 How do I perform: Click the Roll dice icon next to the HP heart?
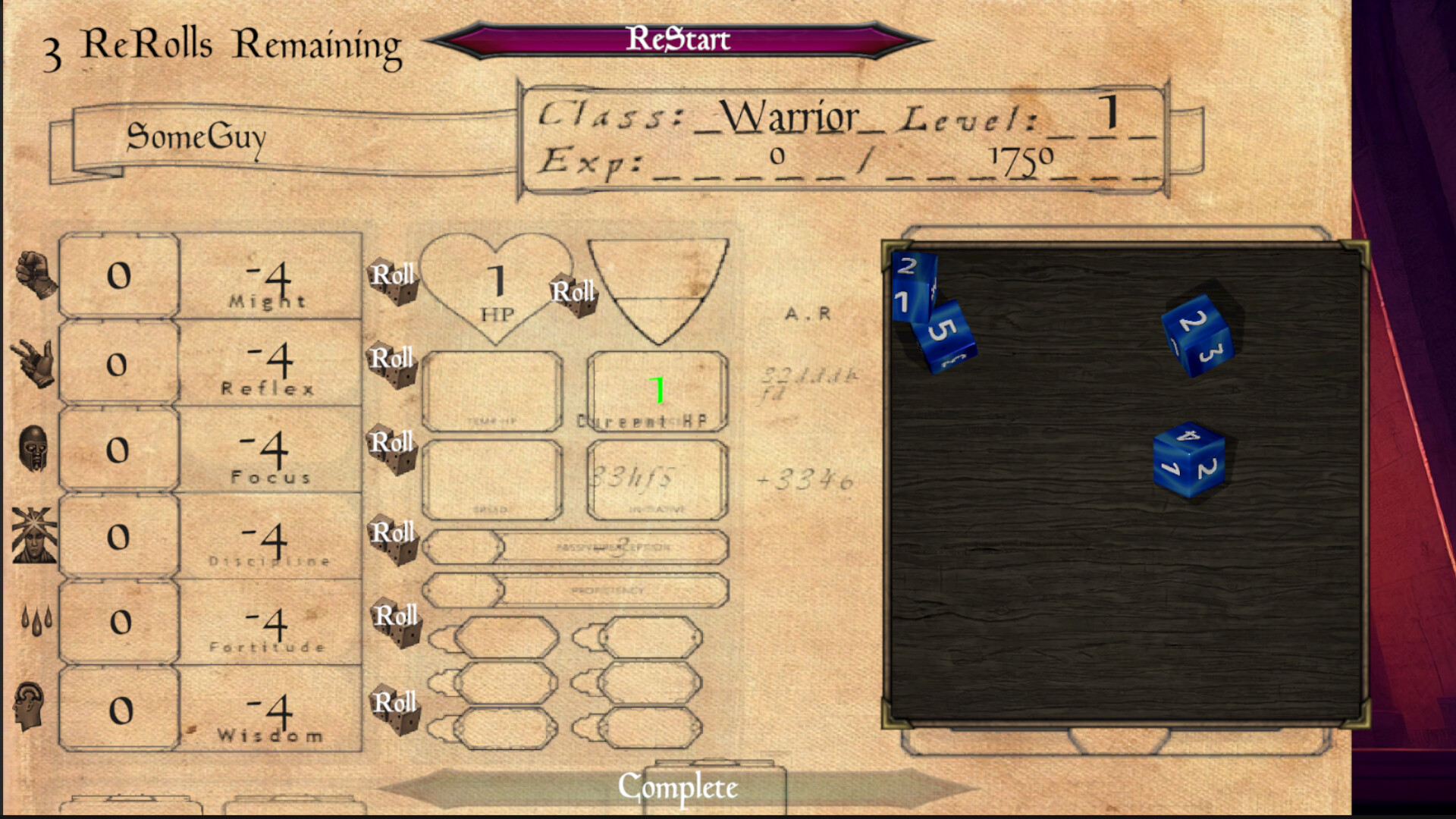click(576, 302)
